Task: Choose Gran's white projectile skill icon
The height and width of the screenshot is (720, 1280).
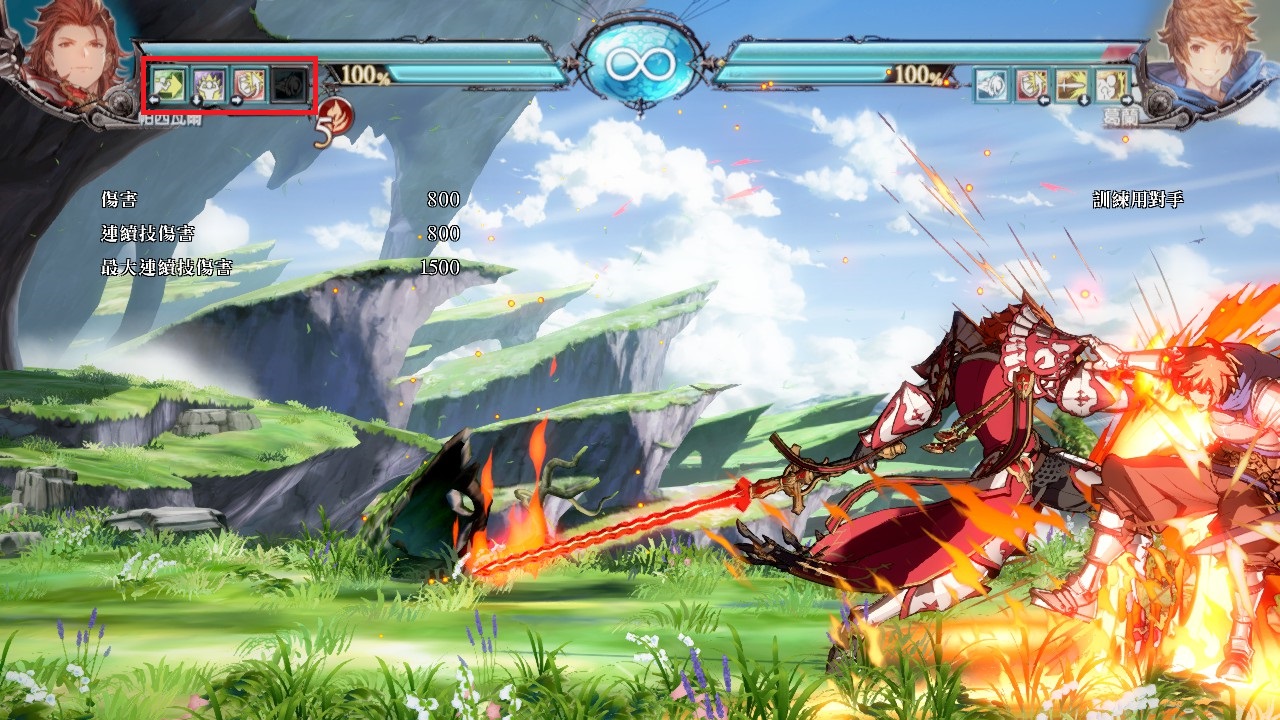Action: click(991, 85)
